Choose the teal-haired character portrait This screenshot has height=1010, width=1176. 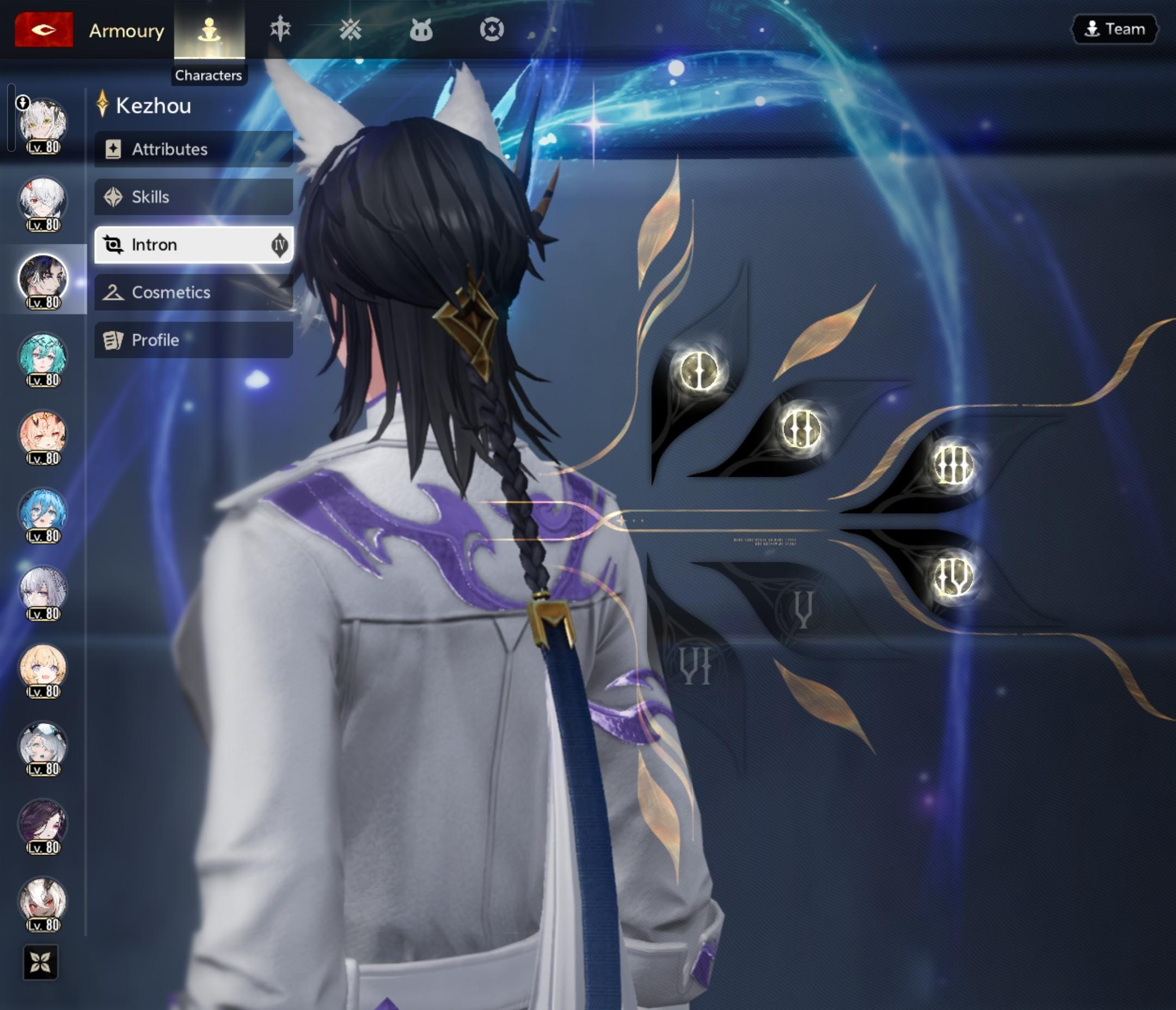pos(43,358)
